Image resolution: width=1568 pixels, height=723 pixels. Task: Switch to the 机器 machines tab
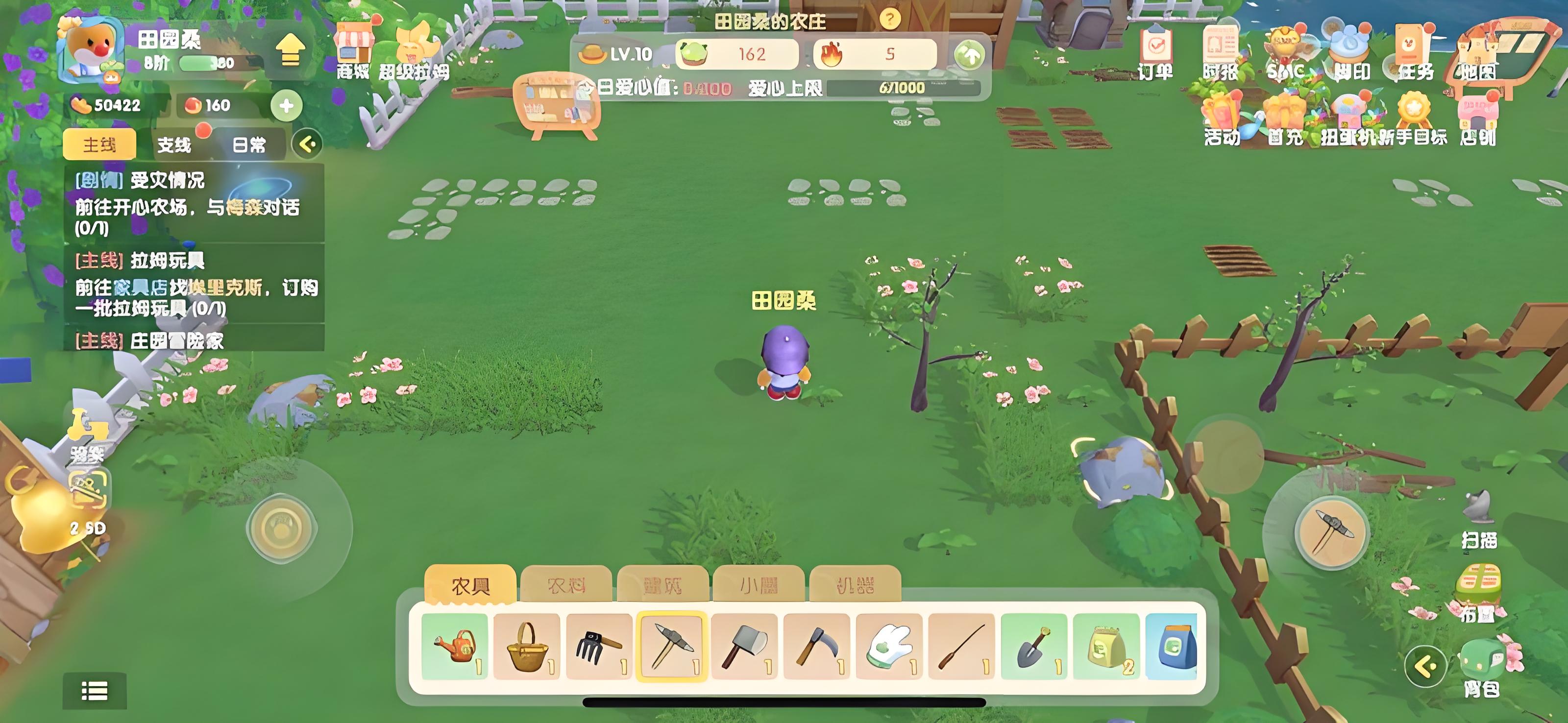(x=855, y=585)
